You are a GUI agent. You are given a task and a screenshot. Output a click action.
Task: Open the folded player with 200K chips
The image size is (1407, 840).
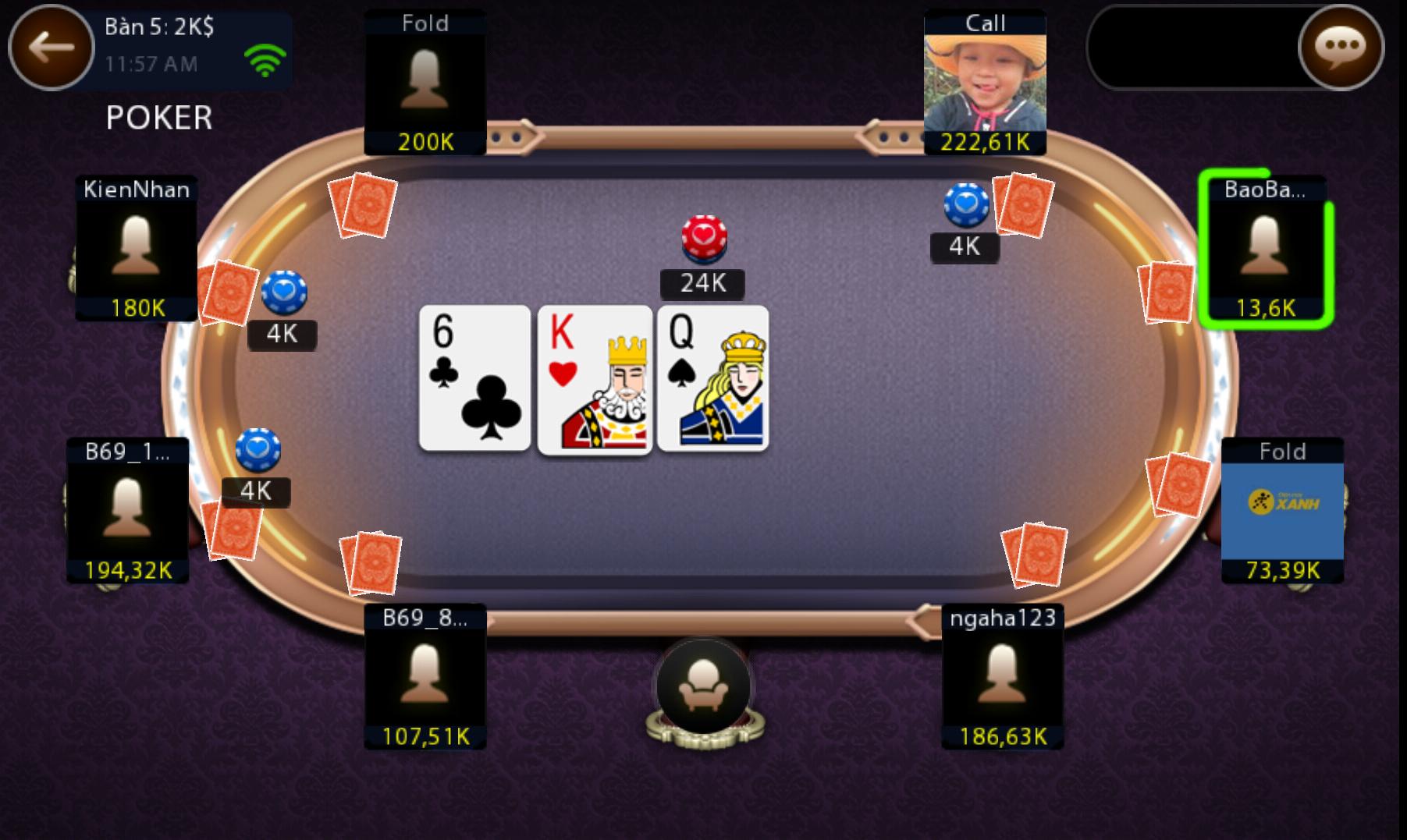[425, 83]
